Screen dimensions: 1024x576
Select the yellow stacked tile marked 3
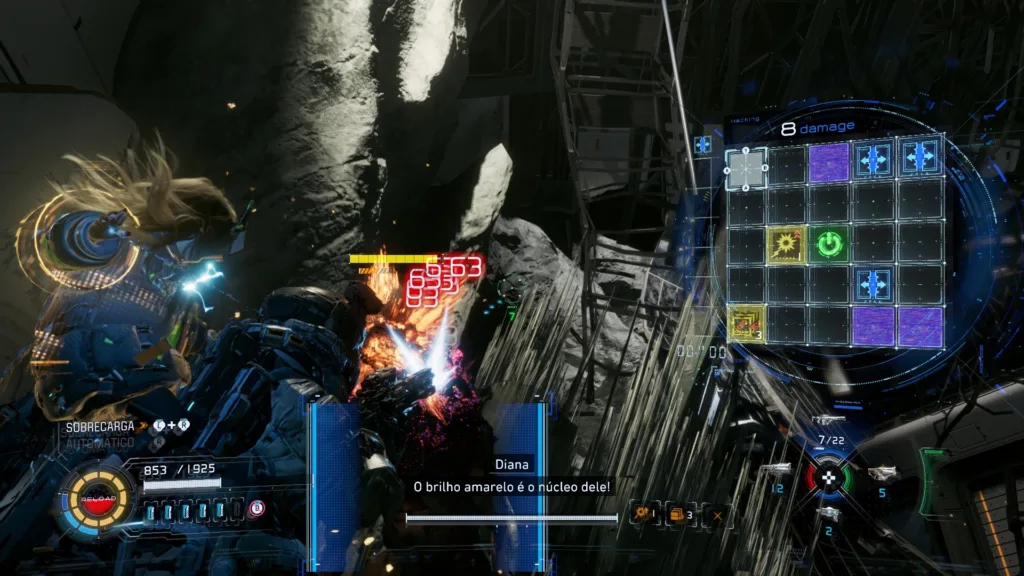pos(746,325)
